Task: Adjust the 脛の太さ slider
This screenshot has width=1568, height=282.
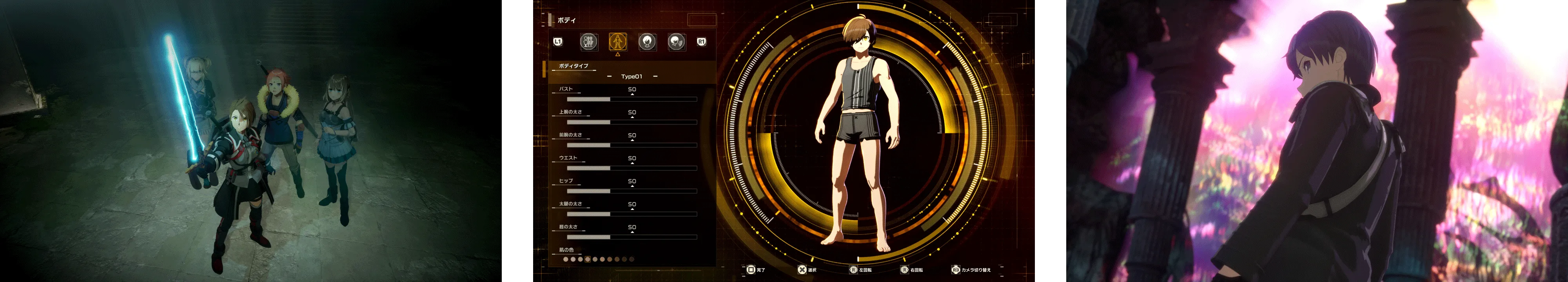Action: click(x=631, y=237)
